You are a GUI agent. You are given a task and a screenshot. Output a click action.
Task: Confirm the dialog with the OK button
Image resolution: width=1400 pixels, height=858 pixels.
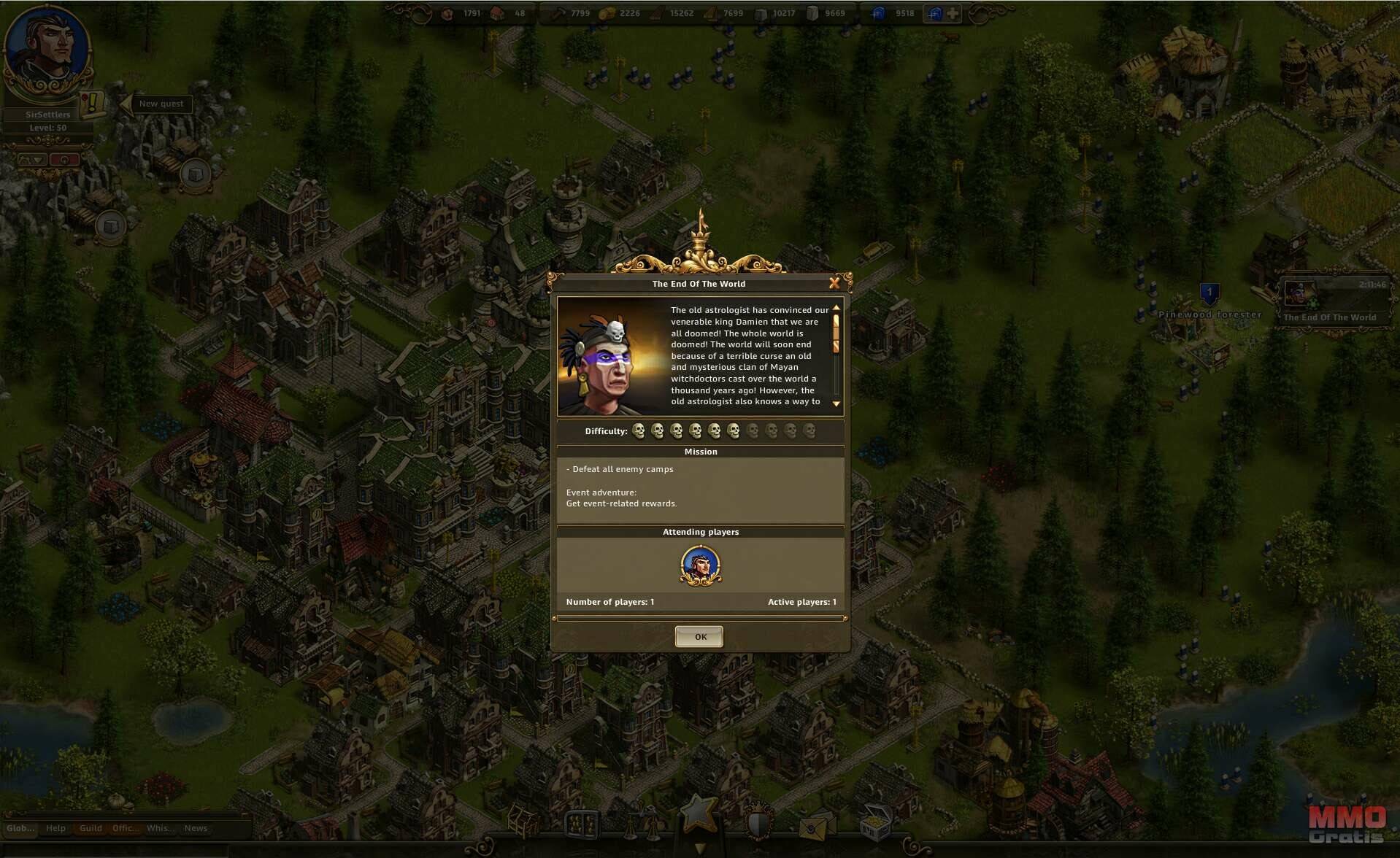coord(699,637)
